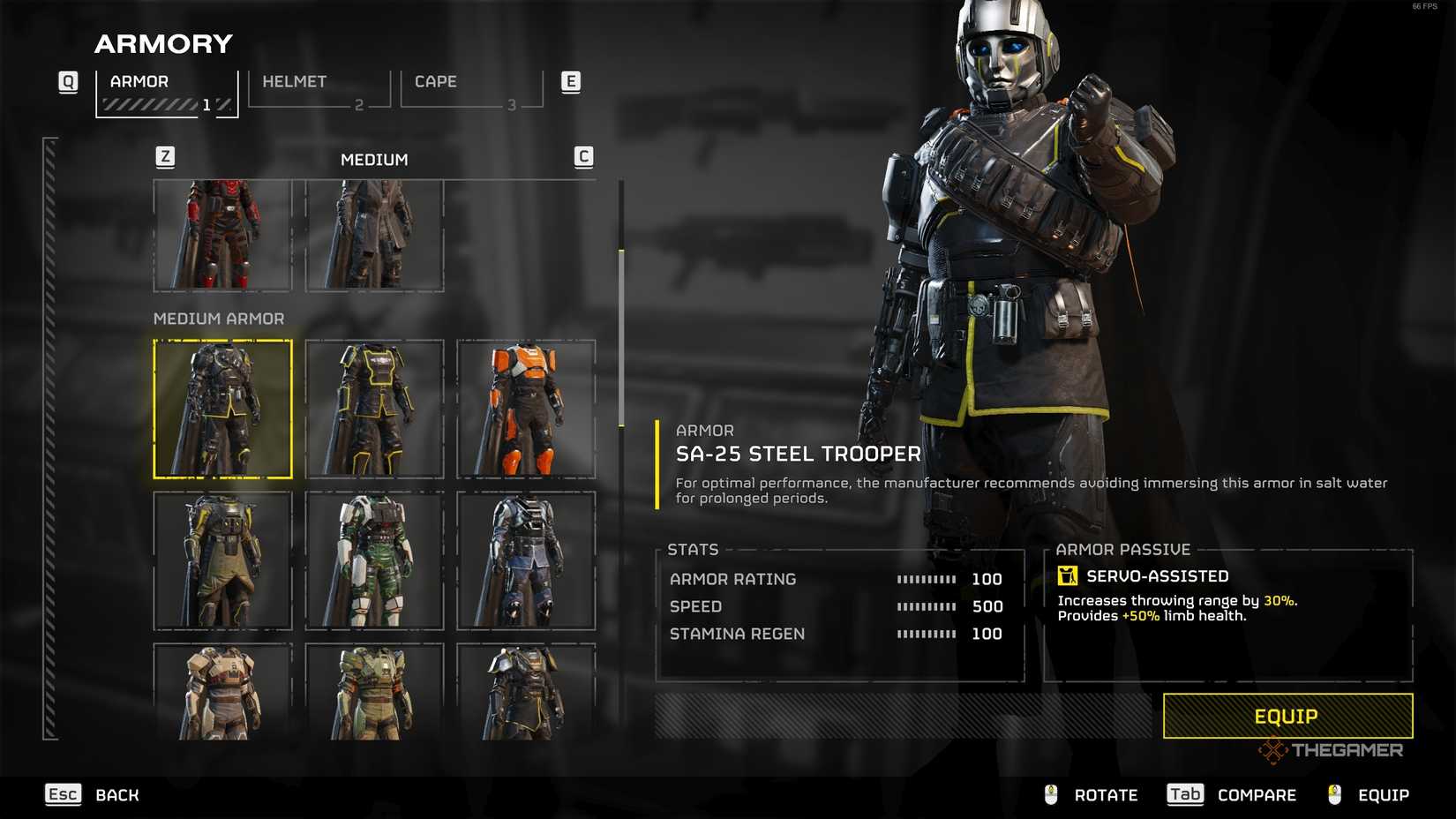Click the Q keybind icon beside Armor tab
This screenshot has width=1456, height=819.
point(67,81)
